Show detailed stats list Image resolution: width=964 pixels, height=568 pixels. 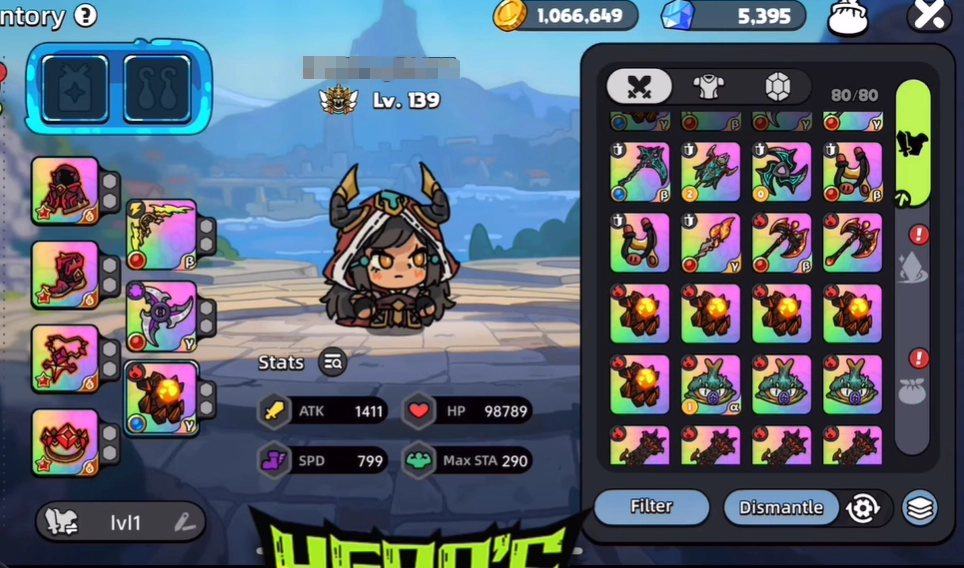coord(333,363)
